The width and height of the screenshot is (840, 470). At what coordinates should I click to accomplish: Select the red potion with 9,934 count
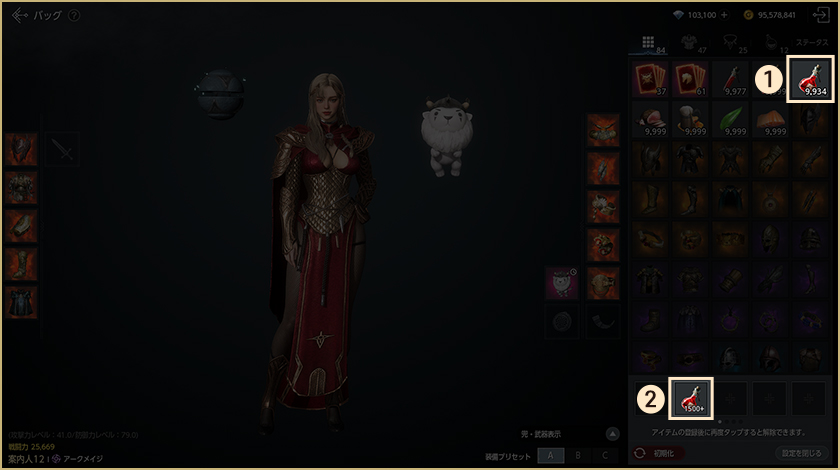click(811, 78)
